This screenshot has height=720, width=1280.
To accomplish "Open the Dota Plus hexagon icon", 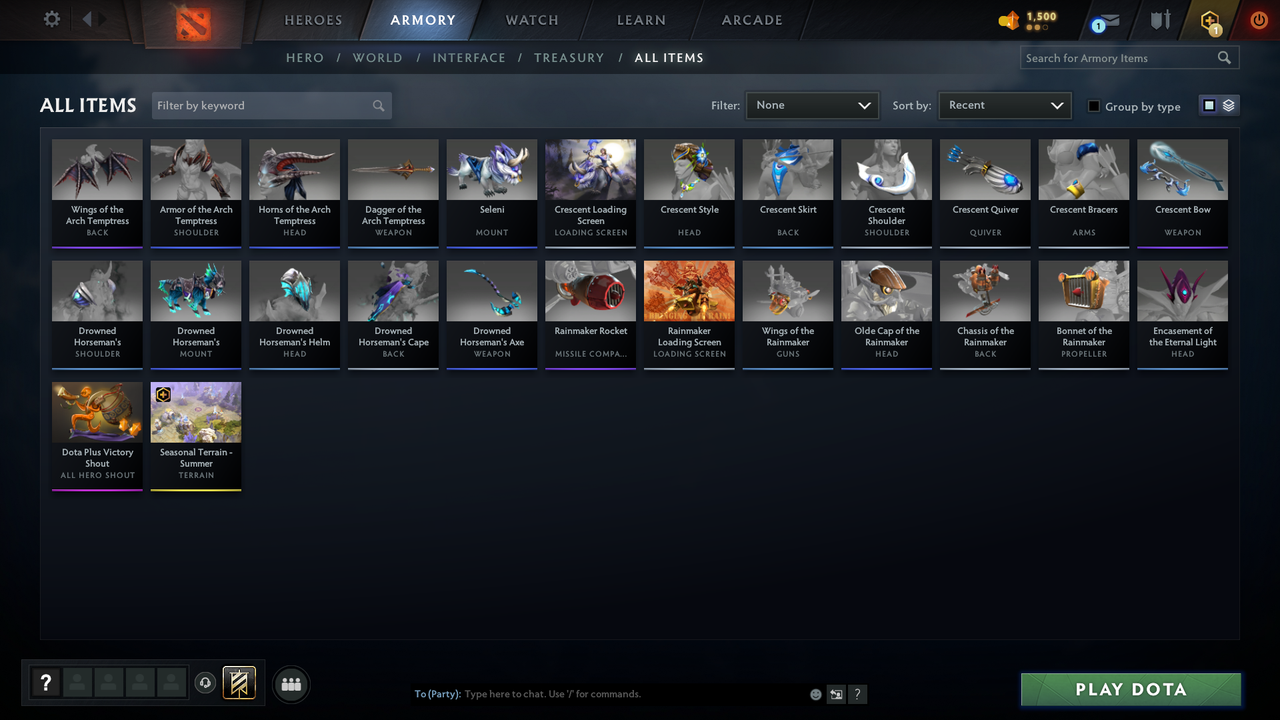I will (1209, 18).
